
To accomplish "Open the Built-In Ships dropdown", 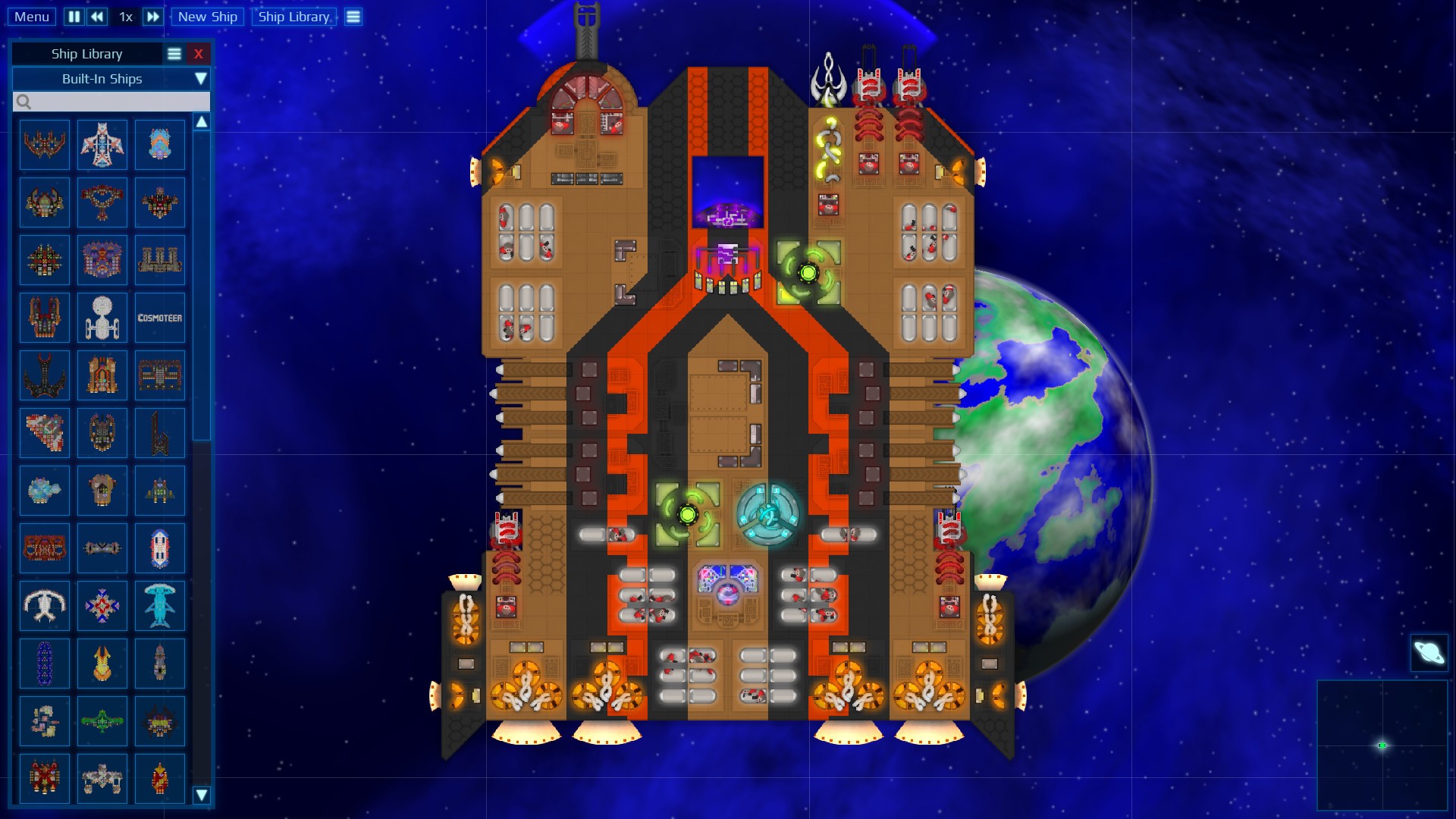I will pos(111,78).
